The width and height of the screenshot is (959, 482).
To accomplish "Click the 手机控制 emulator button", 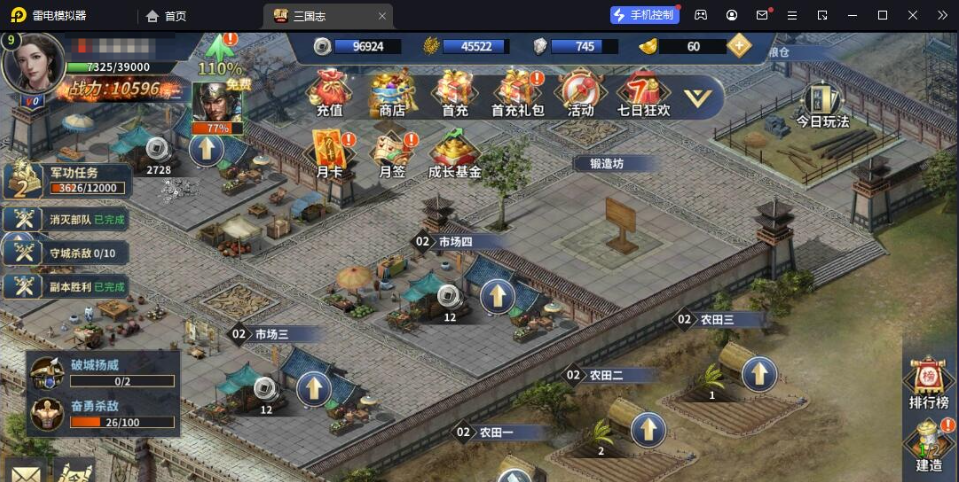I will [x=644, y=15].
